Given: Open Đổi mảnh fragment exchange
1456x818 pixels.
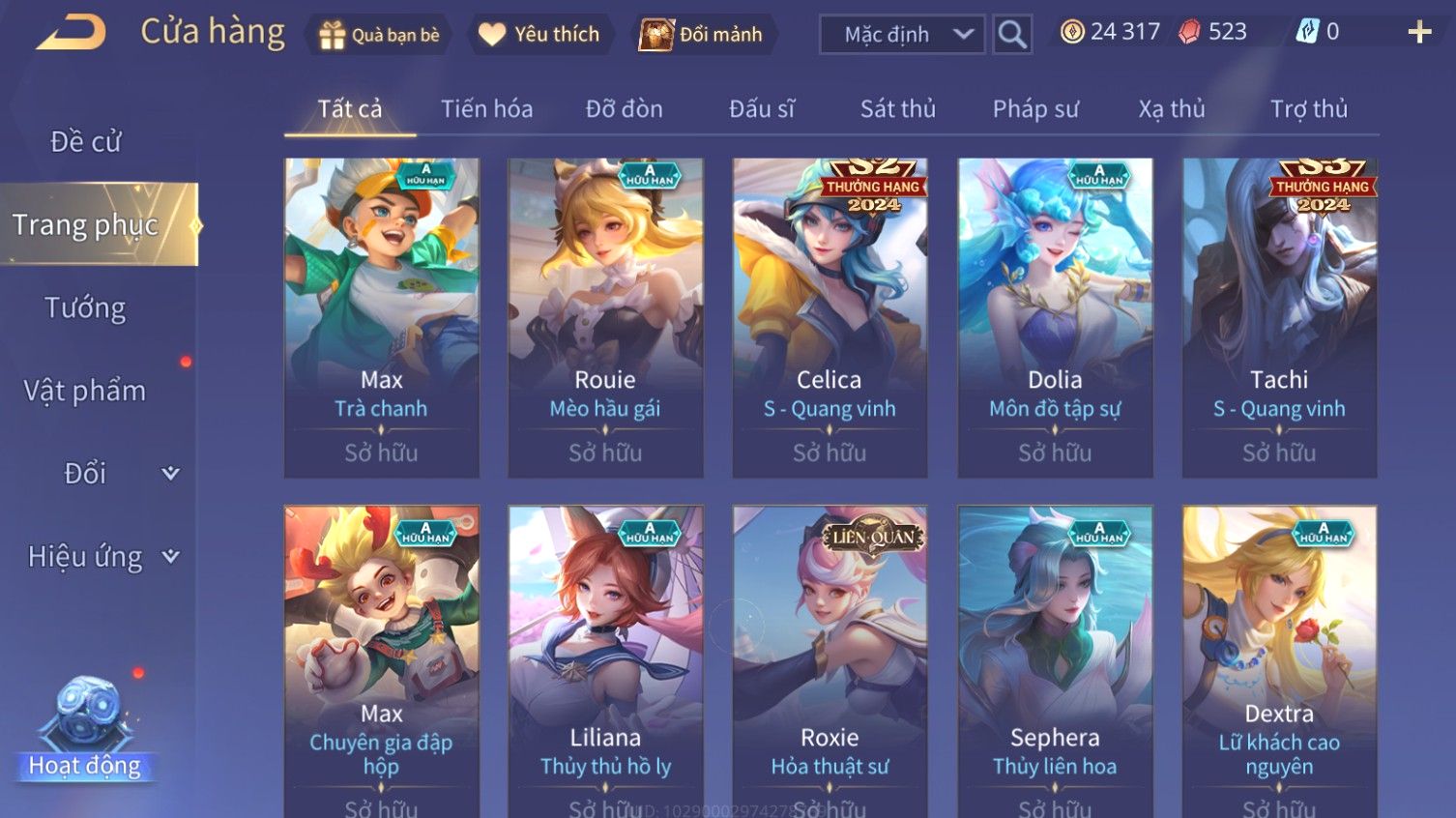Looking at the screenshot, I should pyautogui.click(x=701, y=35).
